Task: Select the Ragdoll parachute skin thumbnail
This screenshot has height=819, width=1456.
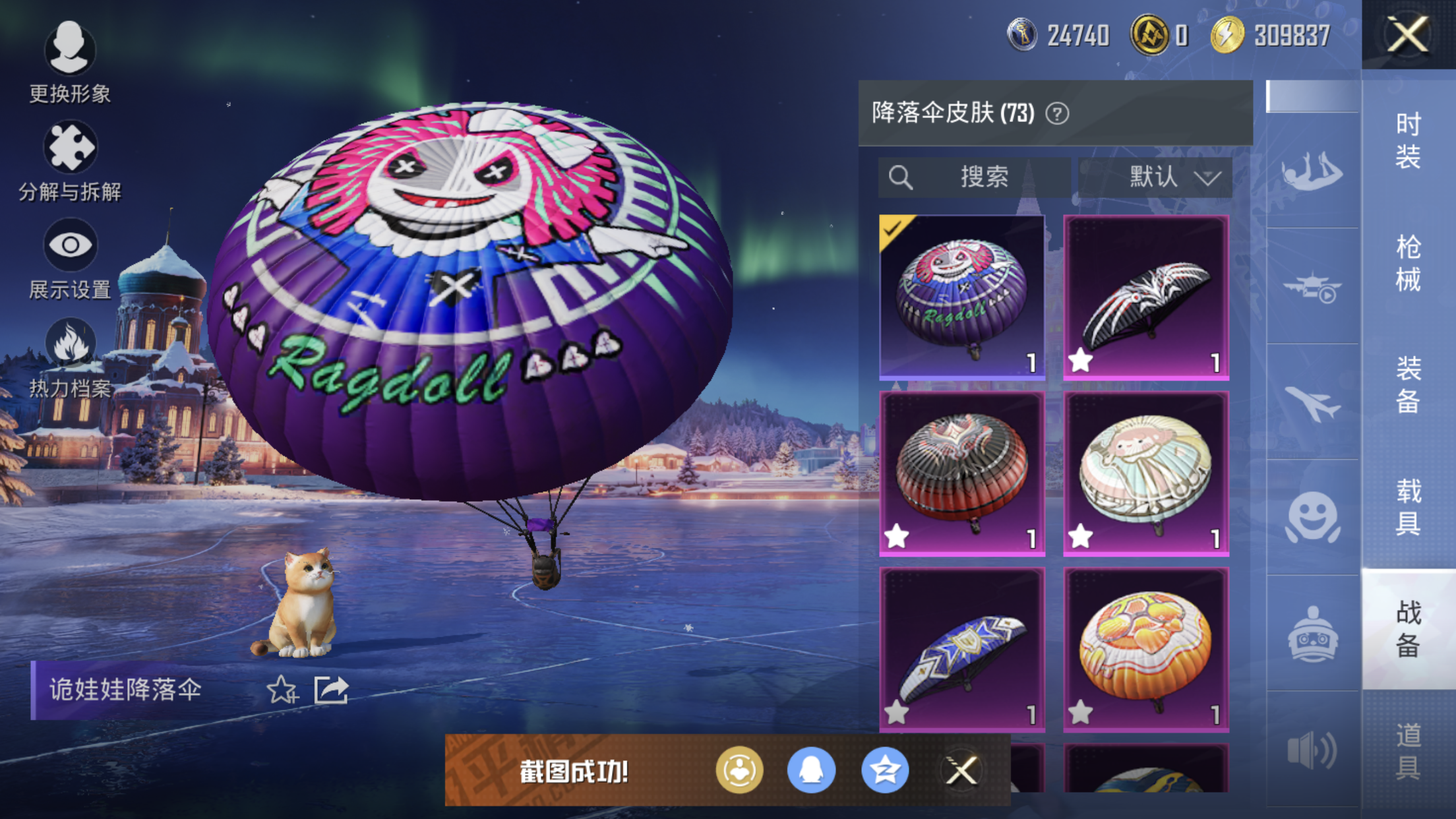Action: click(x=962, y=297)
